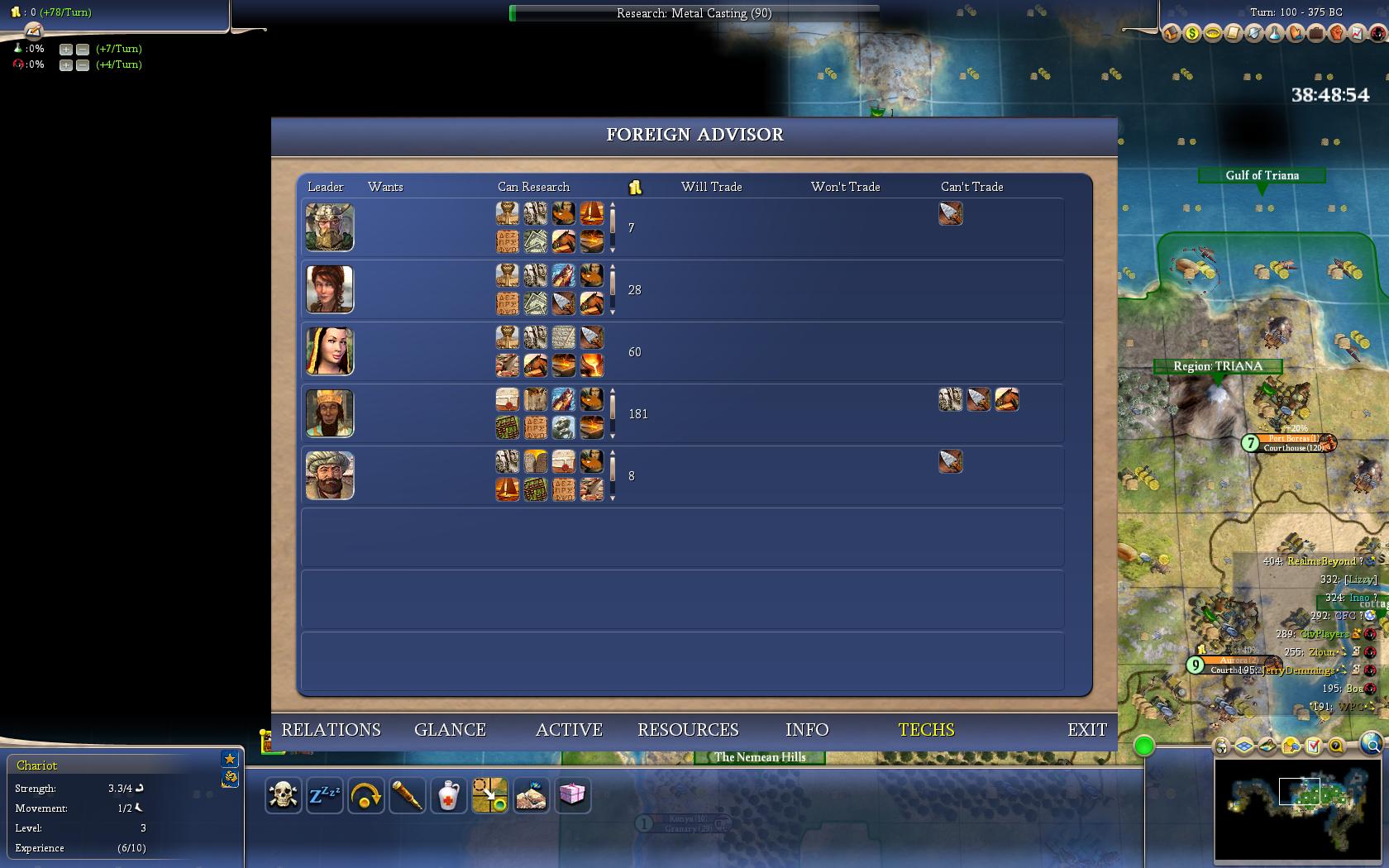Open the Glance tab
1389x868 pixels.
450,730
